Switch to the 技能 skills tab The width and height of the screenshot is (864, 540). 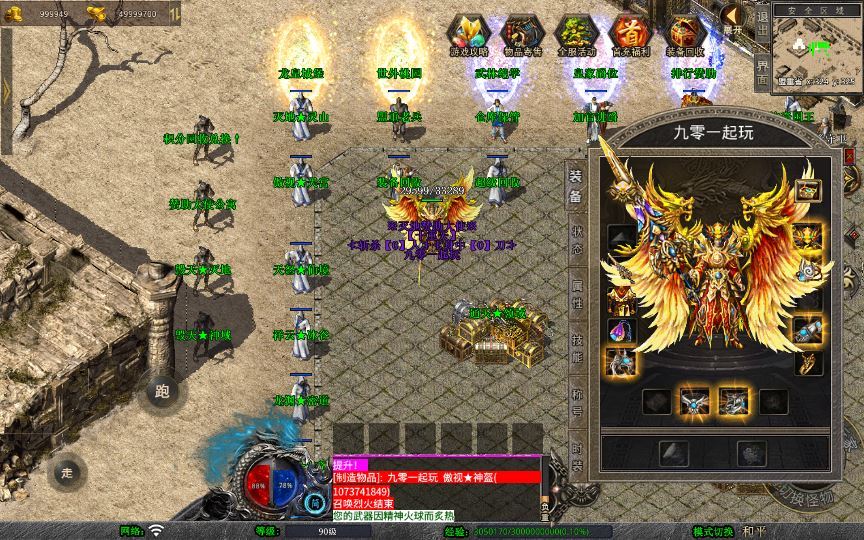[577, 349]
